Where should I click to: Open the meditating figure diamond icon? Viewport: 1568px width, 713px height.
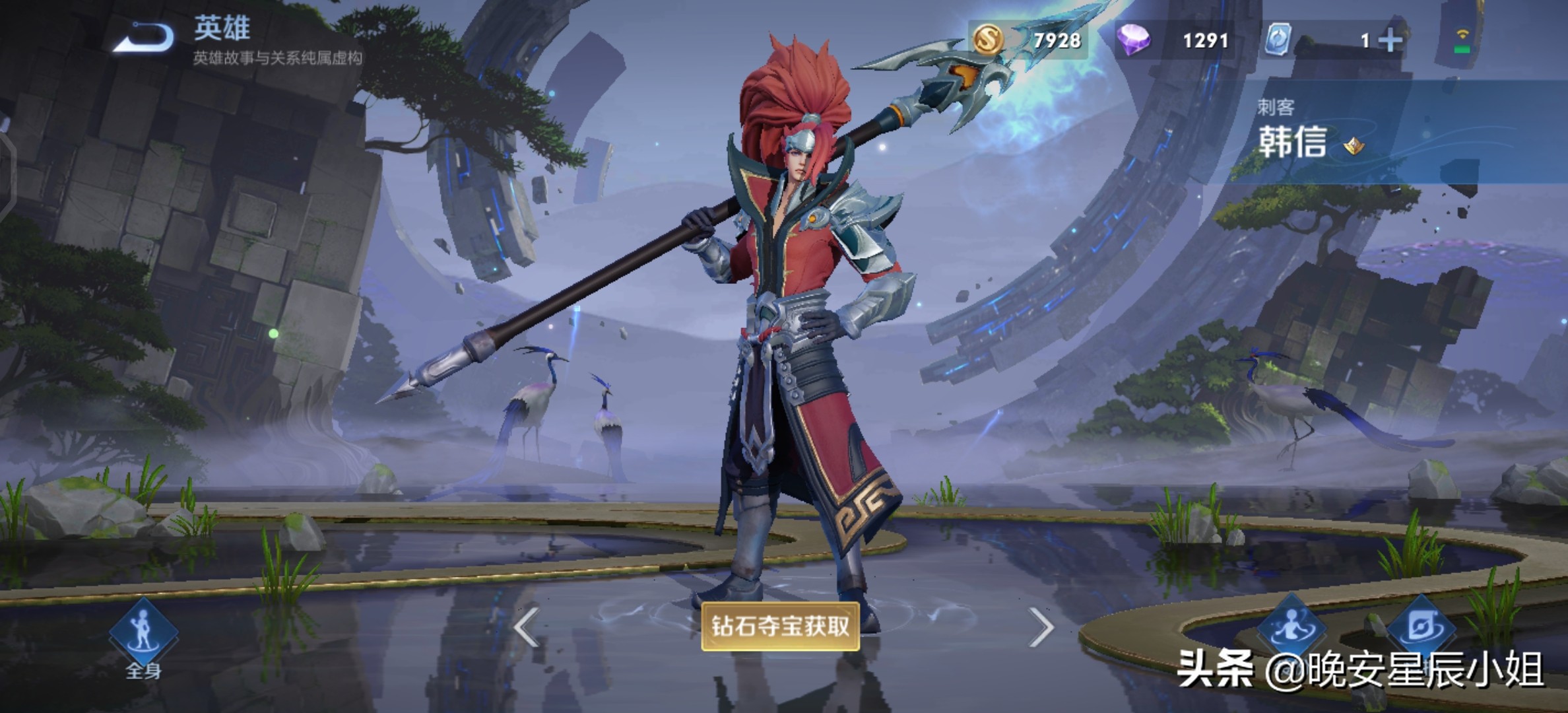pyautogui.click(x=1291, y=627)
